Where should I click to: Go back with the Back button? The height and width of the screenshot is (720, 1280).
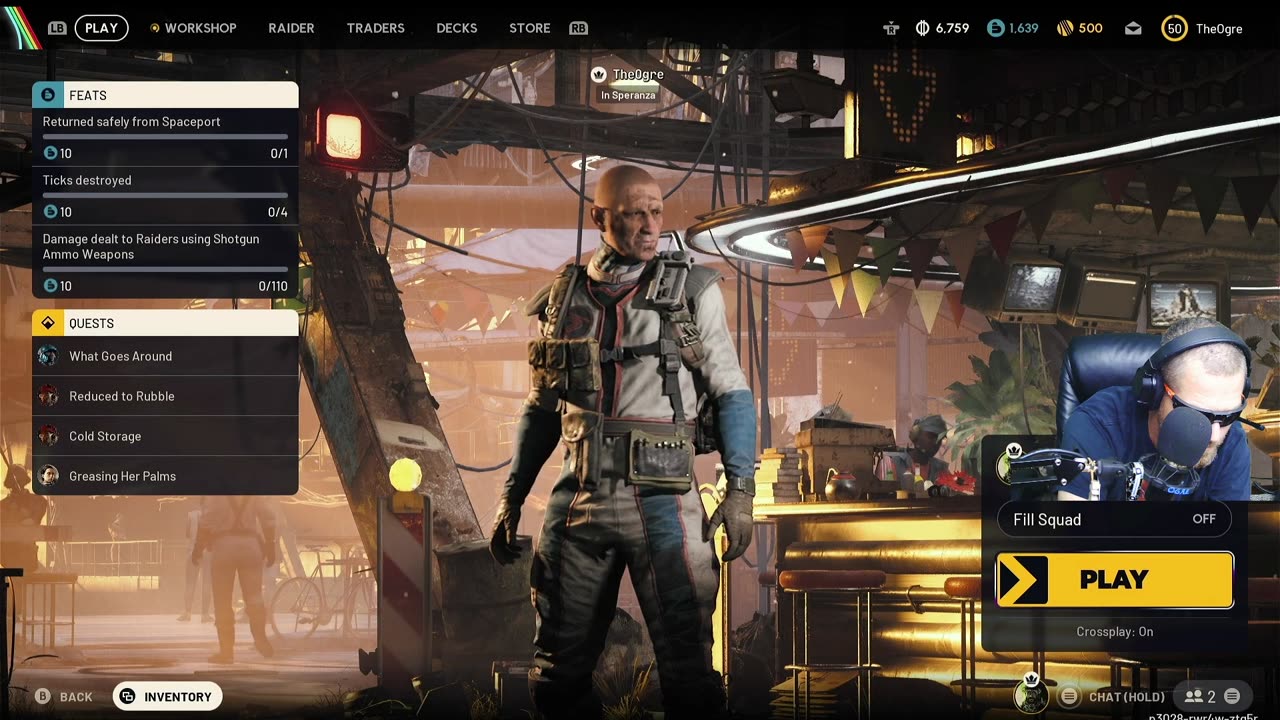click(64, 697)
